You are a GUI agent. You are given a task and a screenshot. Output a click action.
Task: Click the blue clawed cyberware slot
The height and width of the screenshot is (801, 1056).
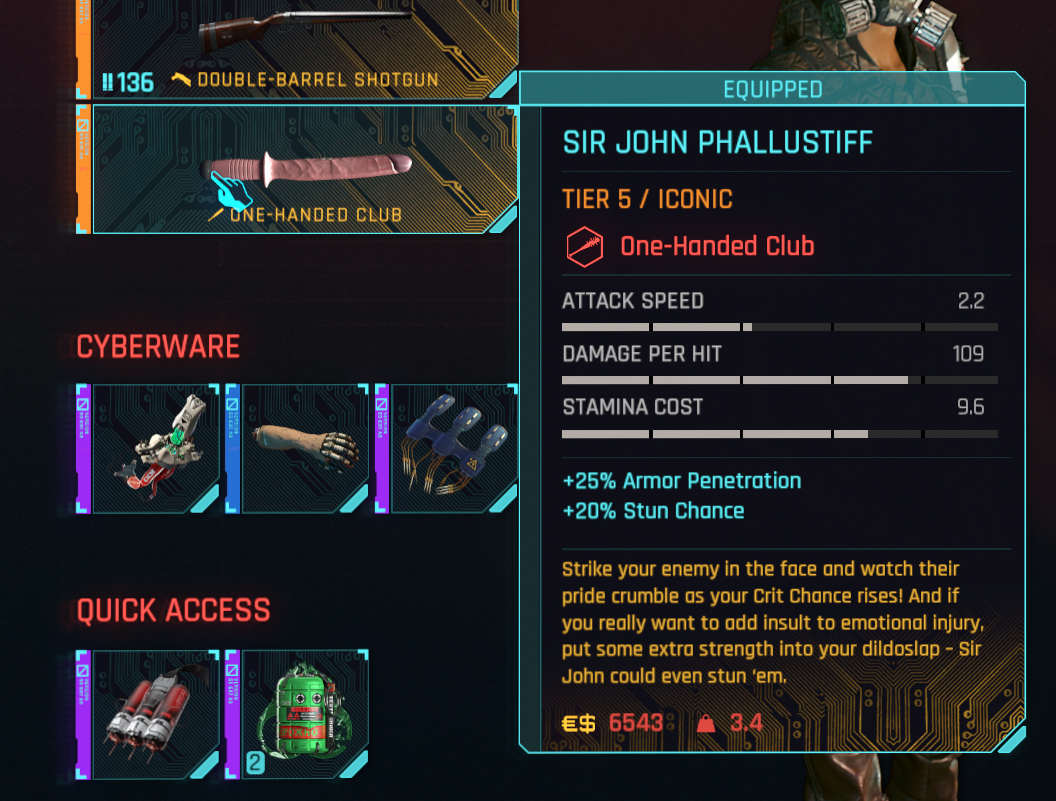click(451, 448)
